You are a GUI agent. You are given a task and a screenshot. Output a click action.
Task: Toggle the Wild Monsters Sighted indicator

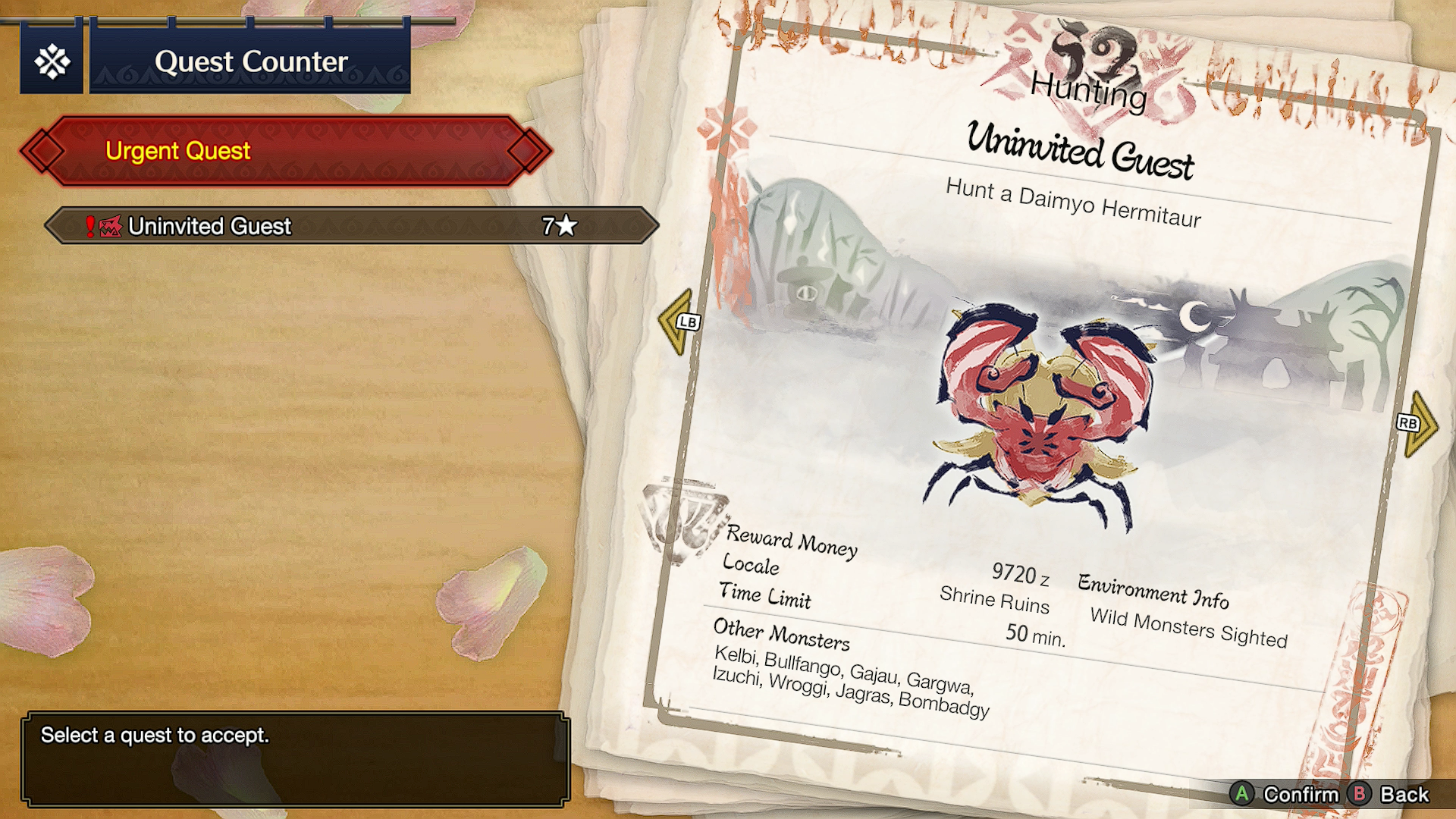tap(1191, 626)
